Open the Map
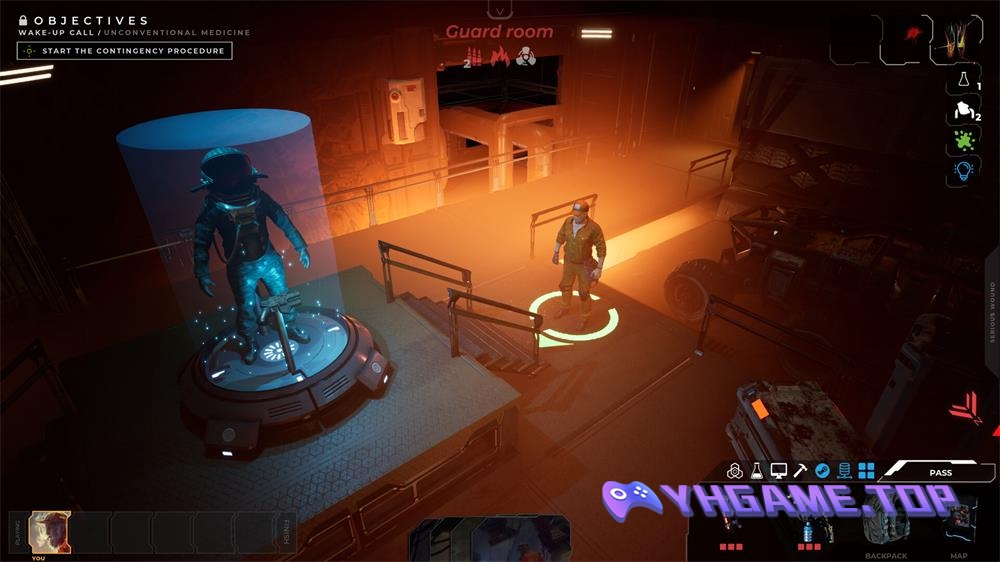The width and height of the screenshot is (1000, 562). click(x=958, y=527)
